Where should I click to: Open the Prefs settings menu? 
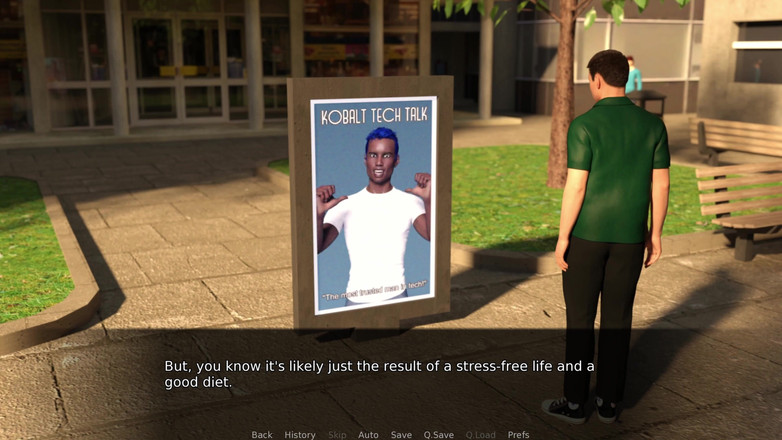pos(518,435)
